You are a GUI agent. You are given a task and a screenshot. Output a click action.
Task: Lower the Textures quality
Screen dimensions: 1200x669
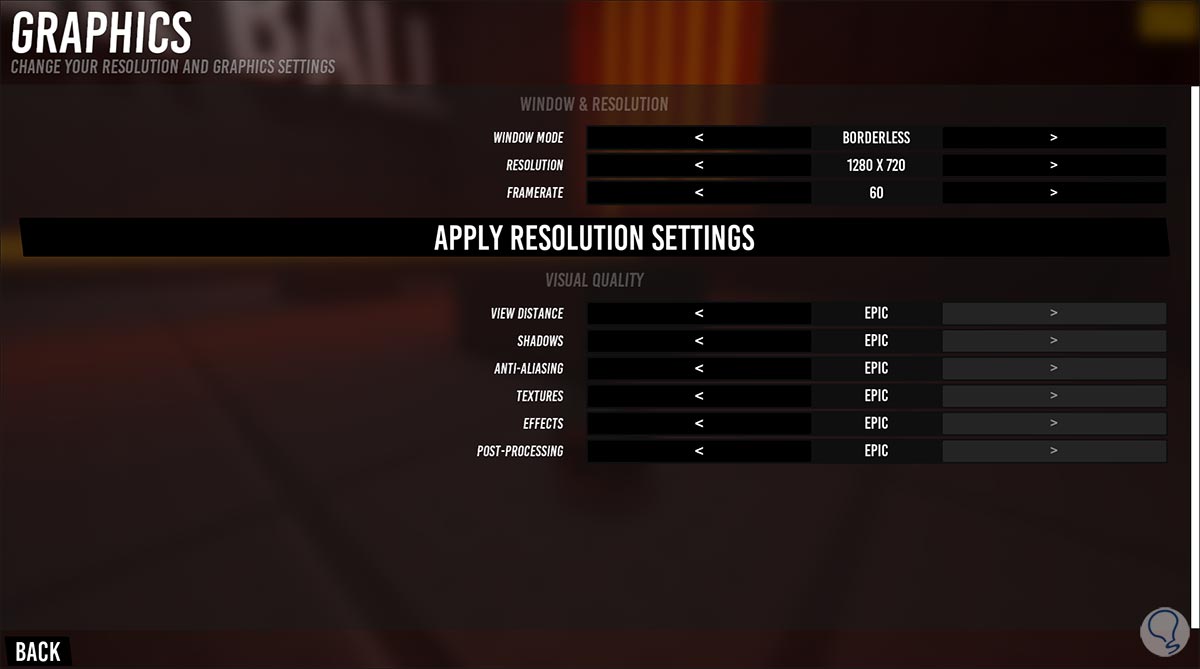click(x=699, y=396)
